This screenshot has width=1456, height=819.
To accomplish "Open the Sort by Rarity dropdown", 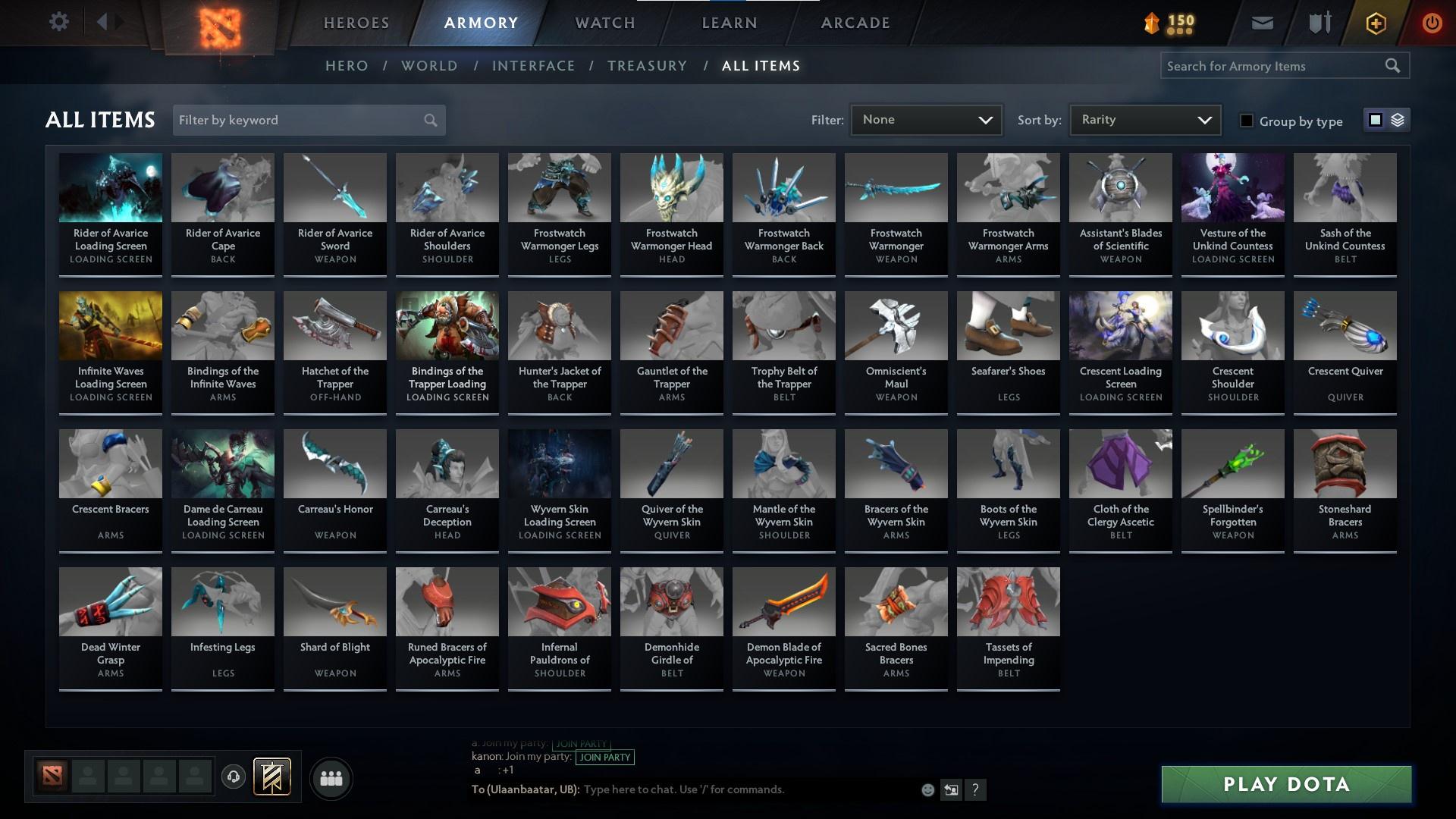I will 1144,119.
